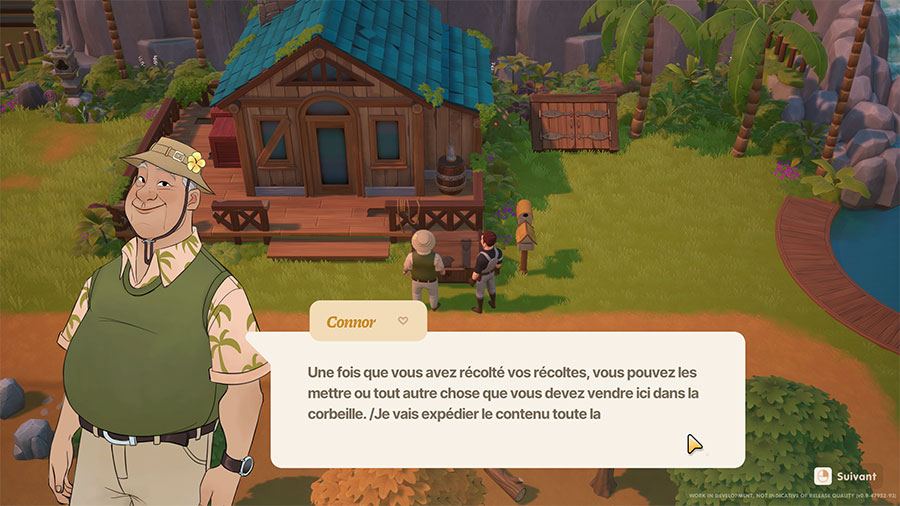This screenshot has height=506, width=900.
Task: Advance Connor's dialogue text box
Action: [x=506, y=400]
